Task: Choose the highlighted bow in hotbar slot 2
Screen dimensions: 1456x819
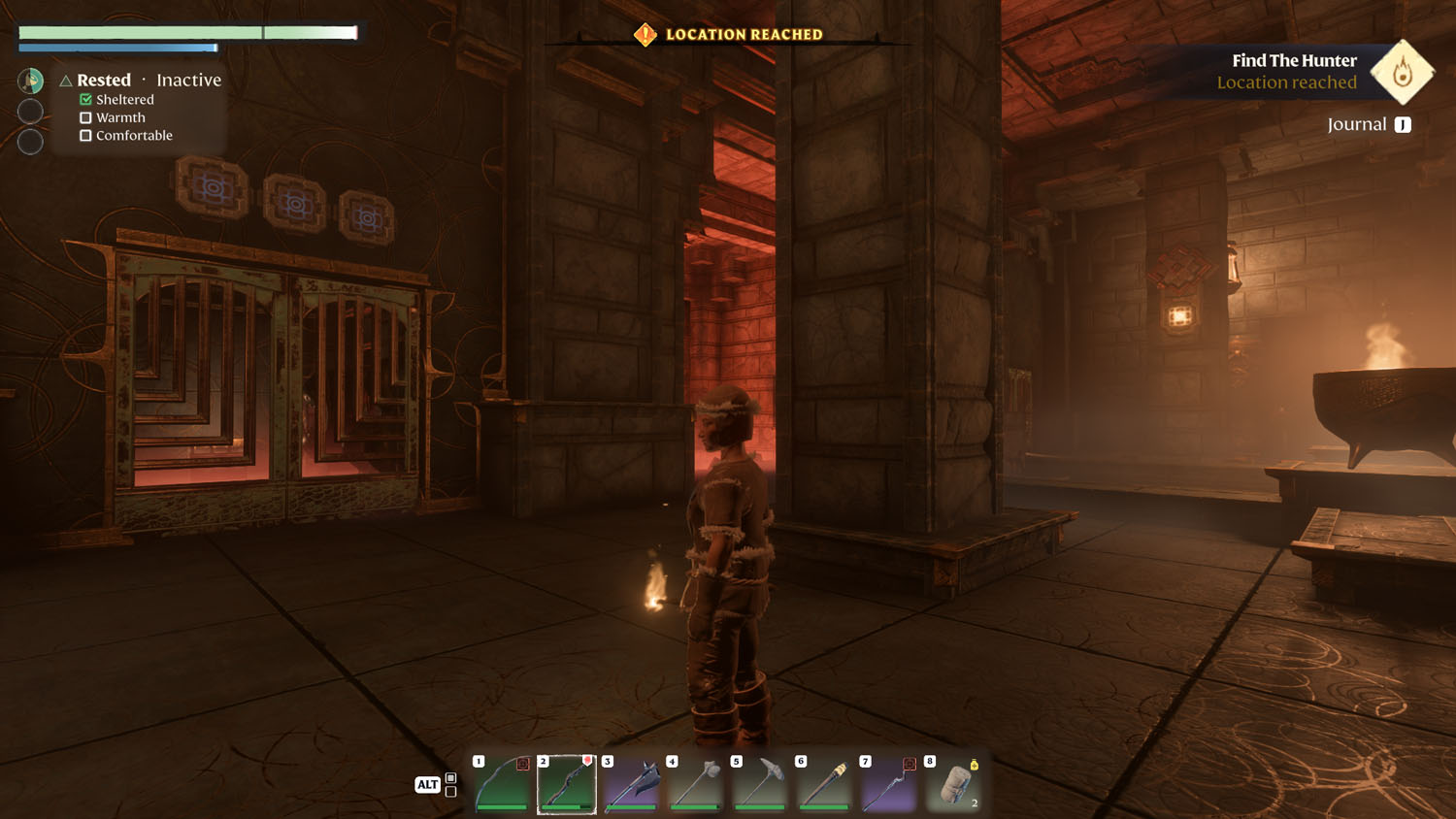Action: [x=567, y=784]
